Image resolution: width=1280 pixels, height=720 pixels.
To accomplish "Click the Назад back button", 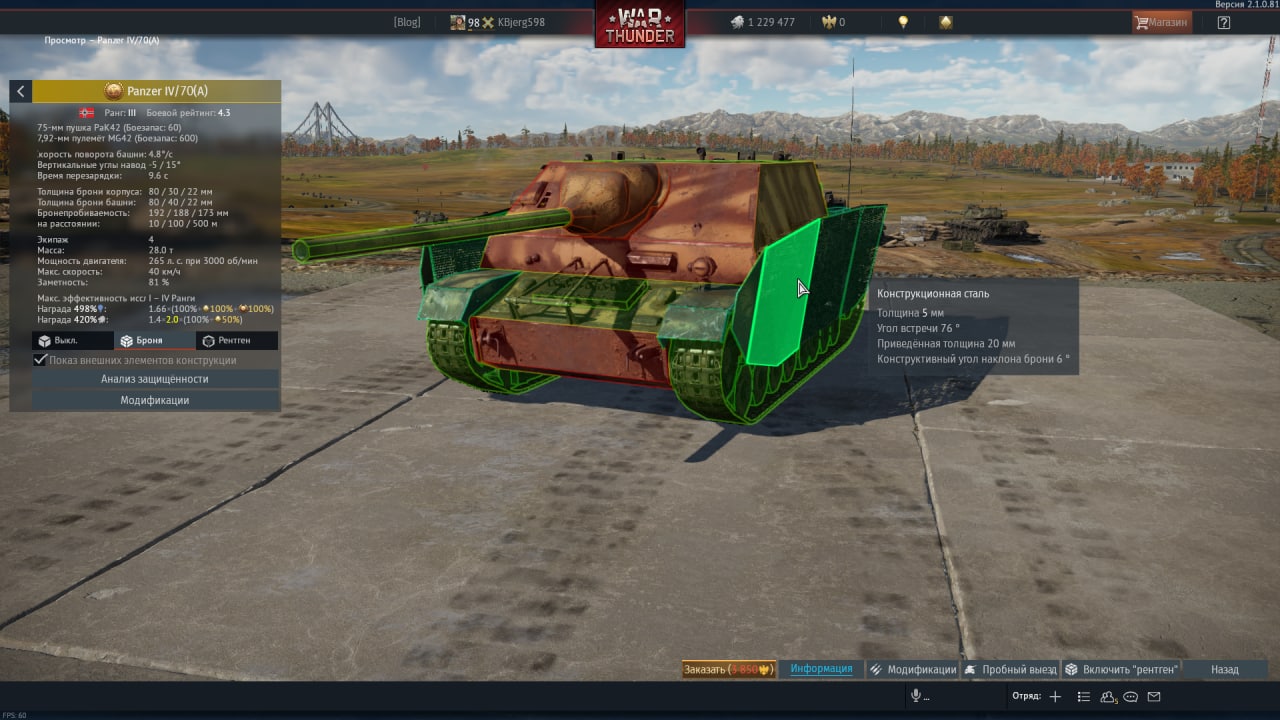I will click(1224, 669).
